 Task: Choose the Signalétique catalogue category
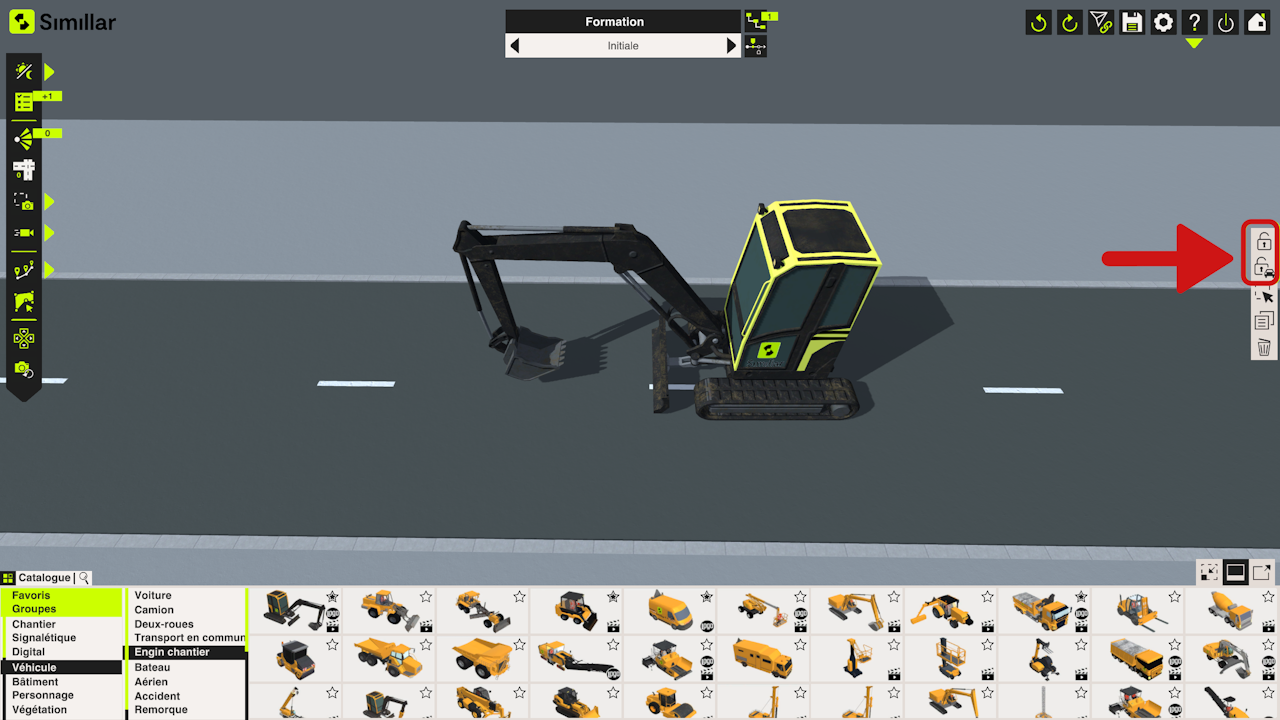tap(44, 638)
